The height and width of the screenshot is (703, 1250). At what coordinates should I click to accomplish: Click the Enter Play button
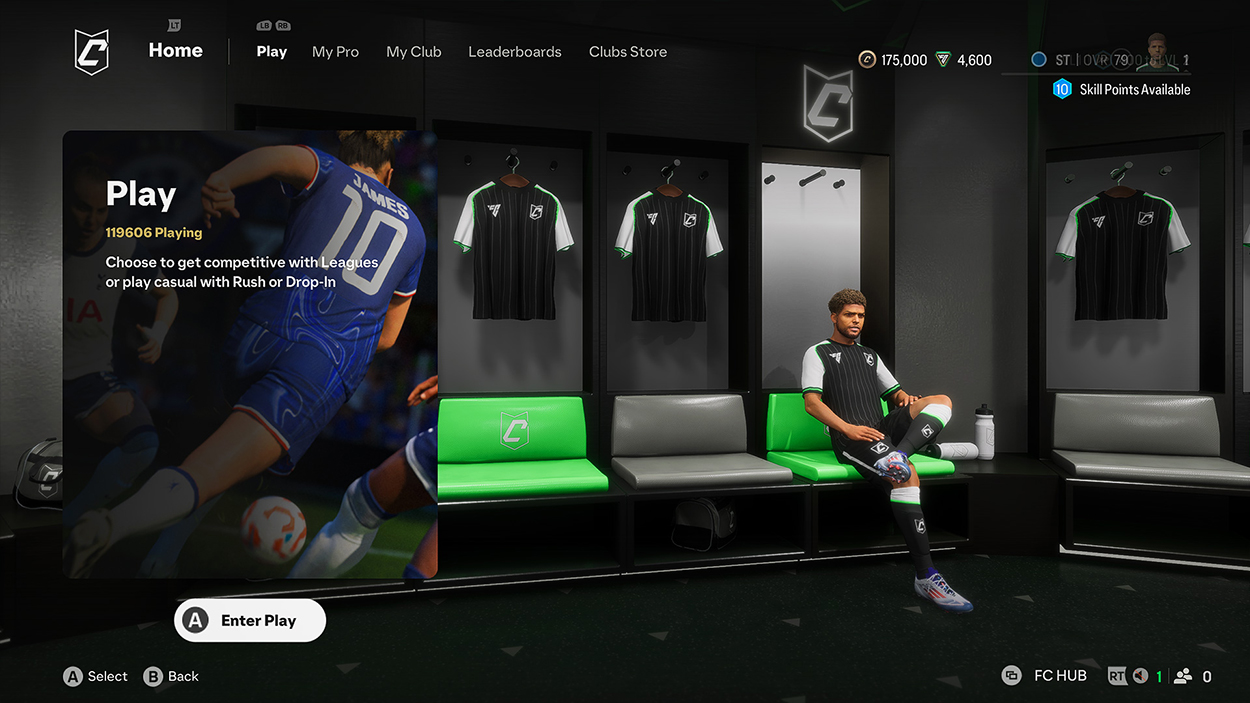point(250,621)
